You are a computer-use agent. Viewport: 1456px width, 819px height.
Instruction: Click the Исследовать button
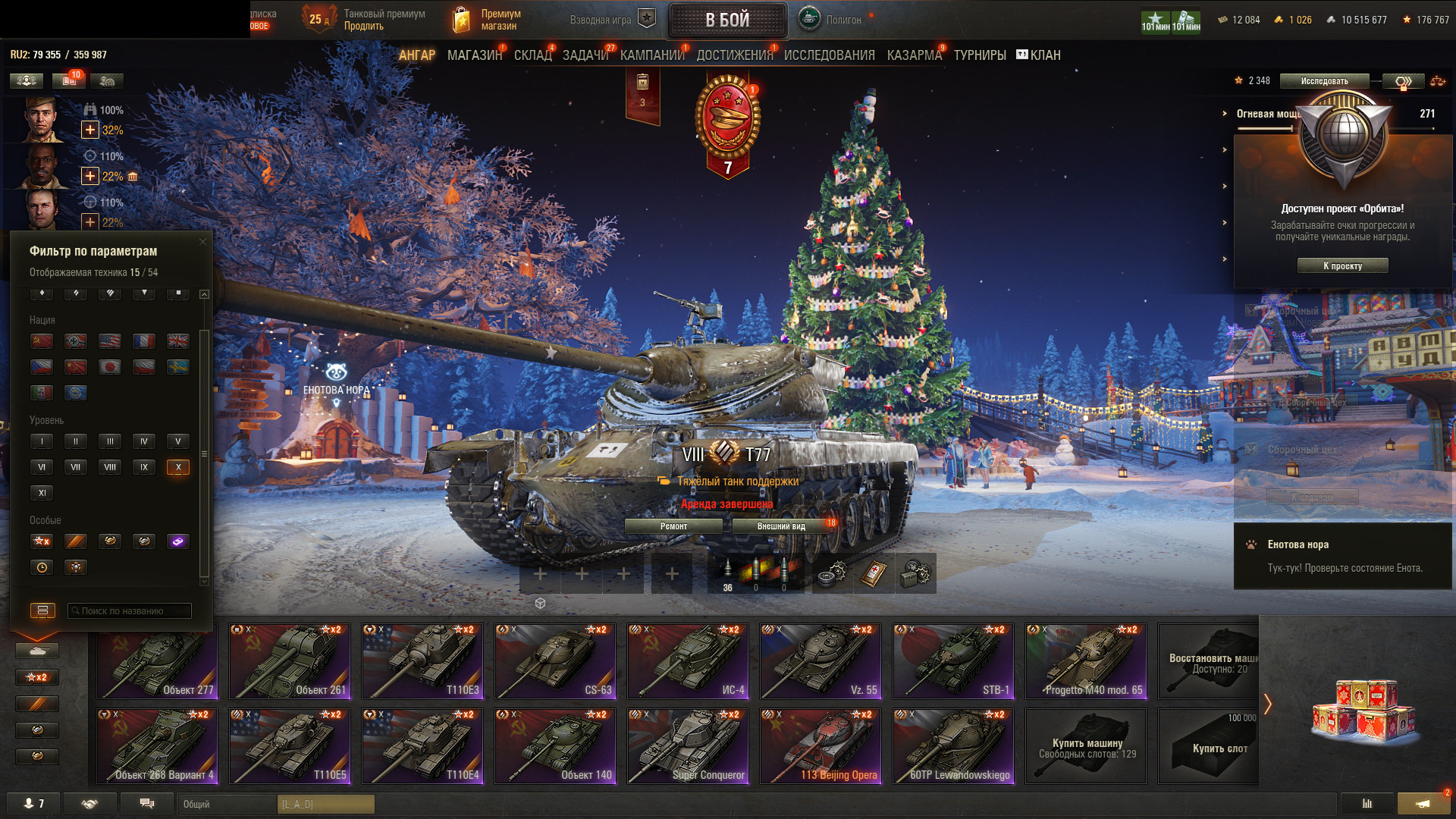(x=1324, y=81)
